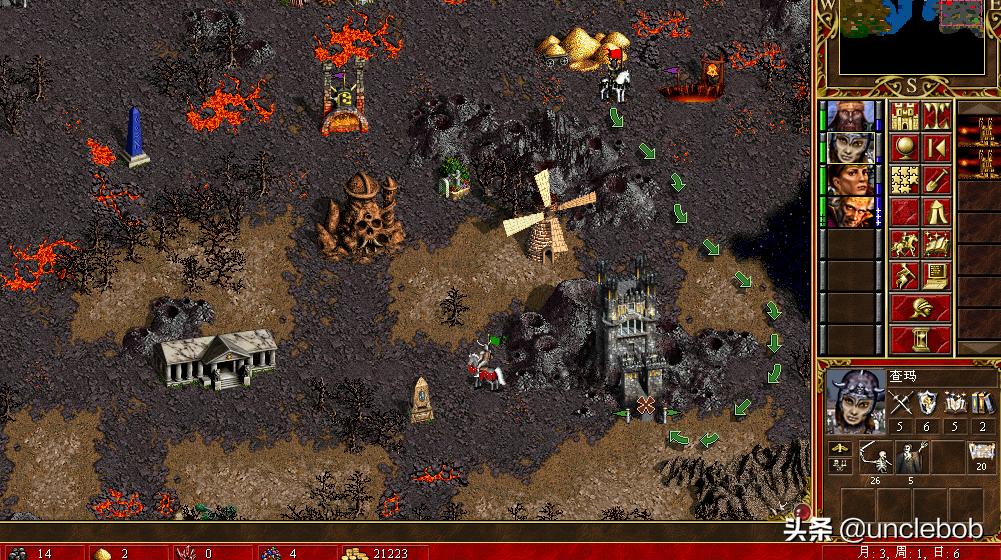
Task: Select the brown-haired woman hero portrait
Action: (848, 180)
